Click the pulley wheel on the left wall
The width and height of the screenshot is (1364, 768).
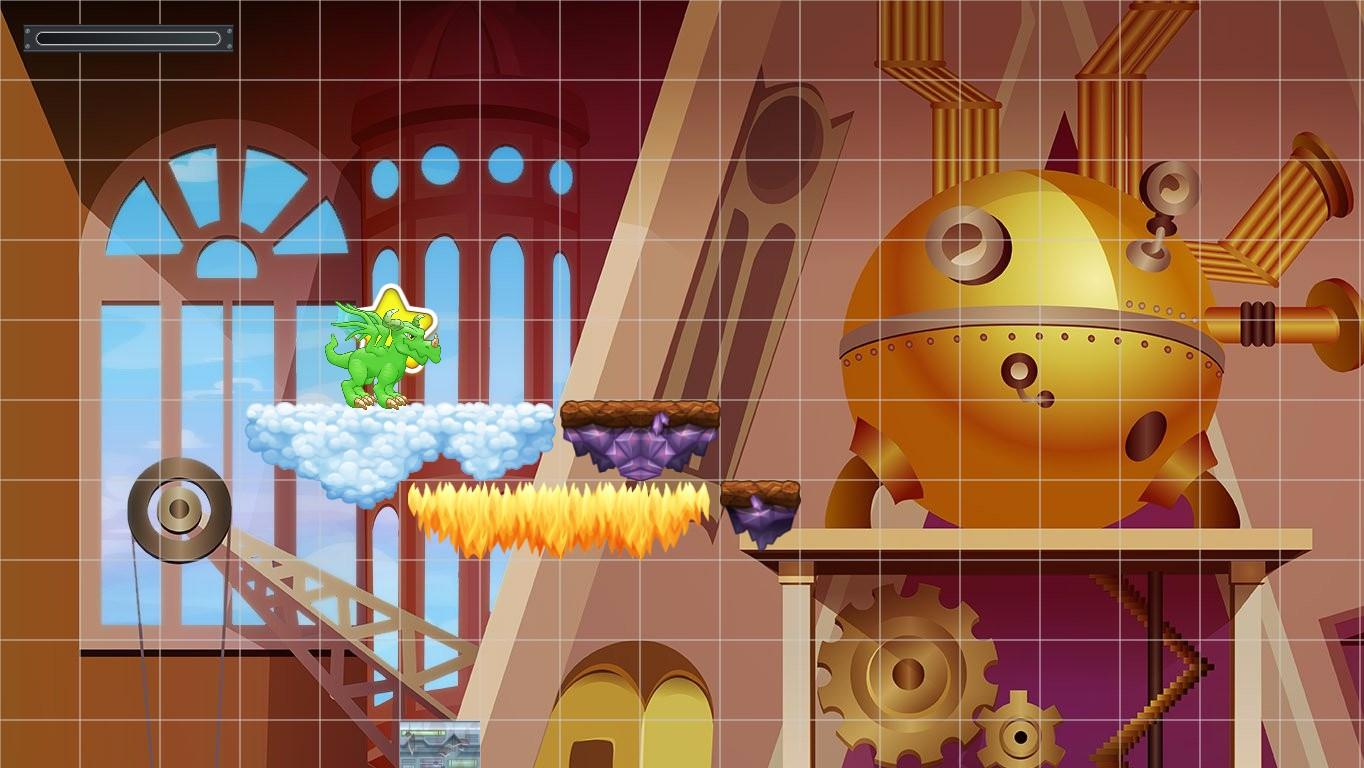(x=178, y=507)
